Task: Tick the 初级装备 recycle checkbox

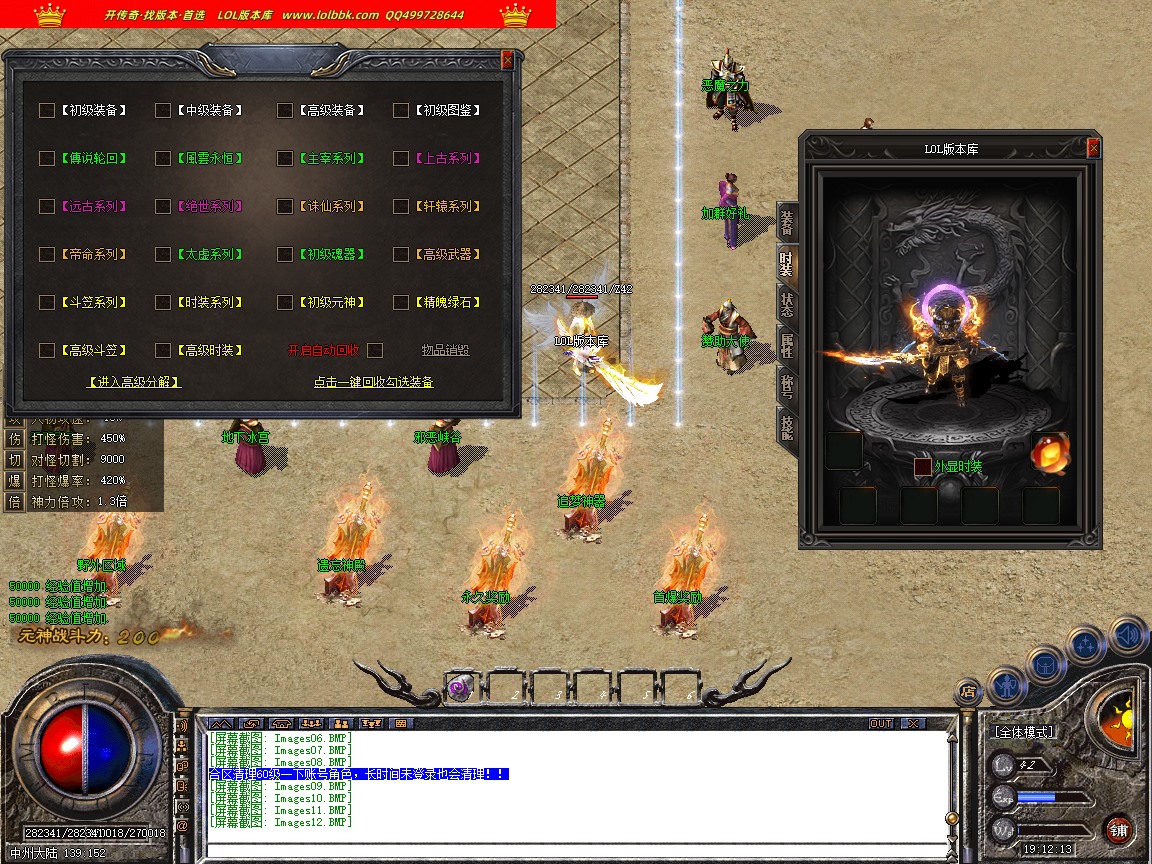Action: (x=47, y=110)
